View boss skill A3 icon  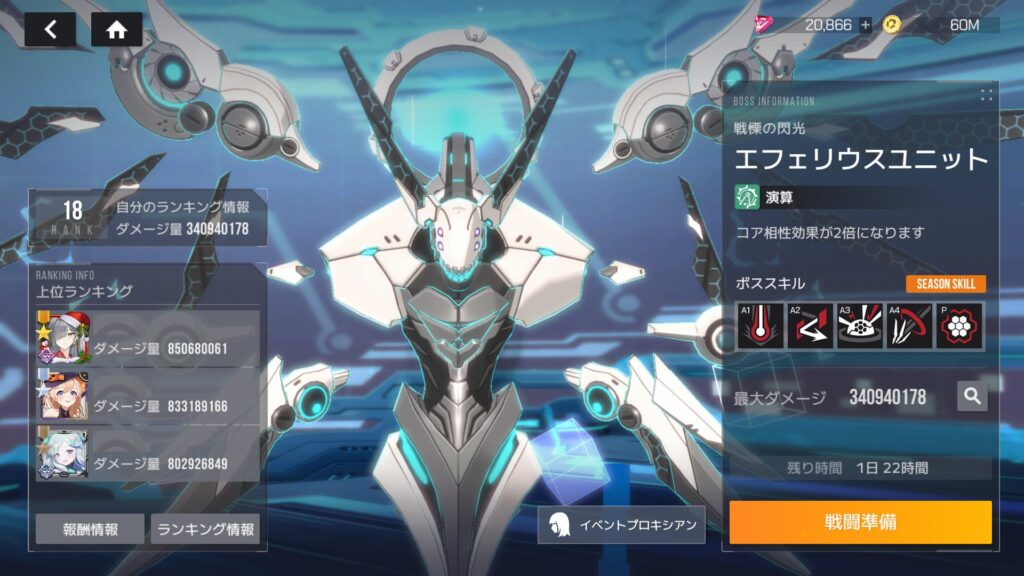[x=859, y=326]
